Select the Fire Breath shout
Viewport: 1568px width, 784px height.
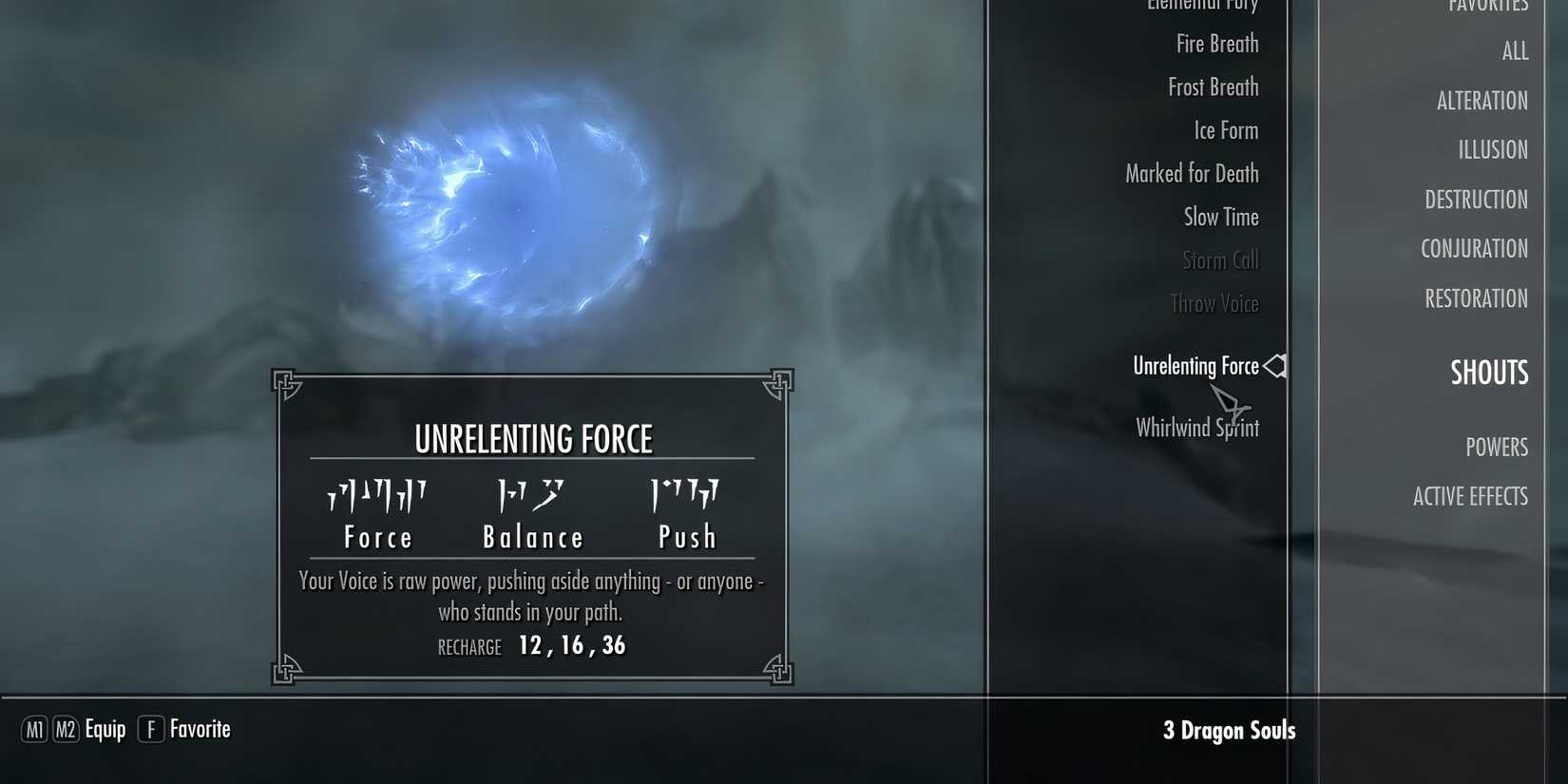1218,43
